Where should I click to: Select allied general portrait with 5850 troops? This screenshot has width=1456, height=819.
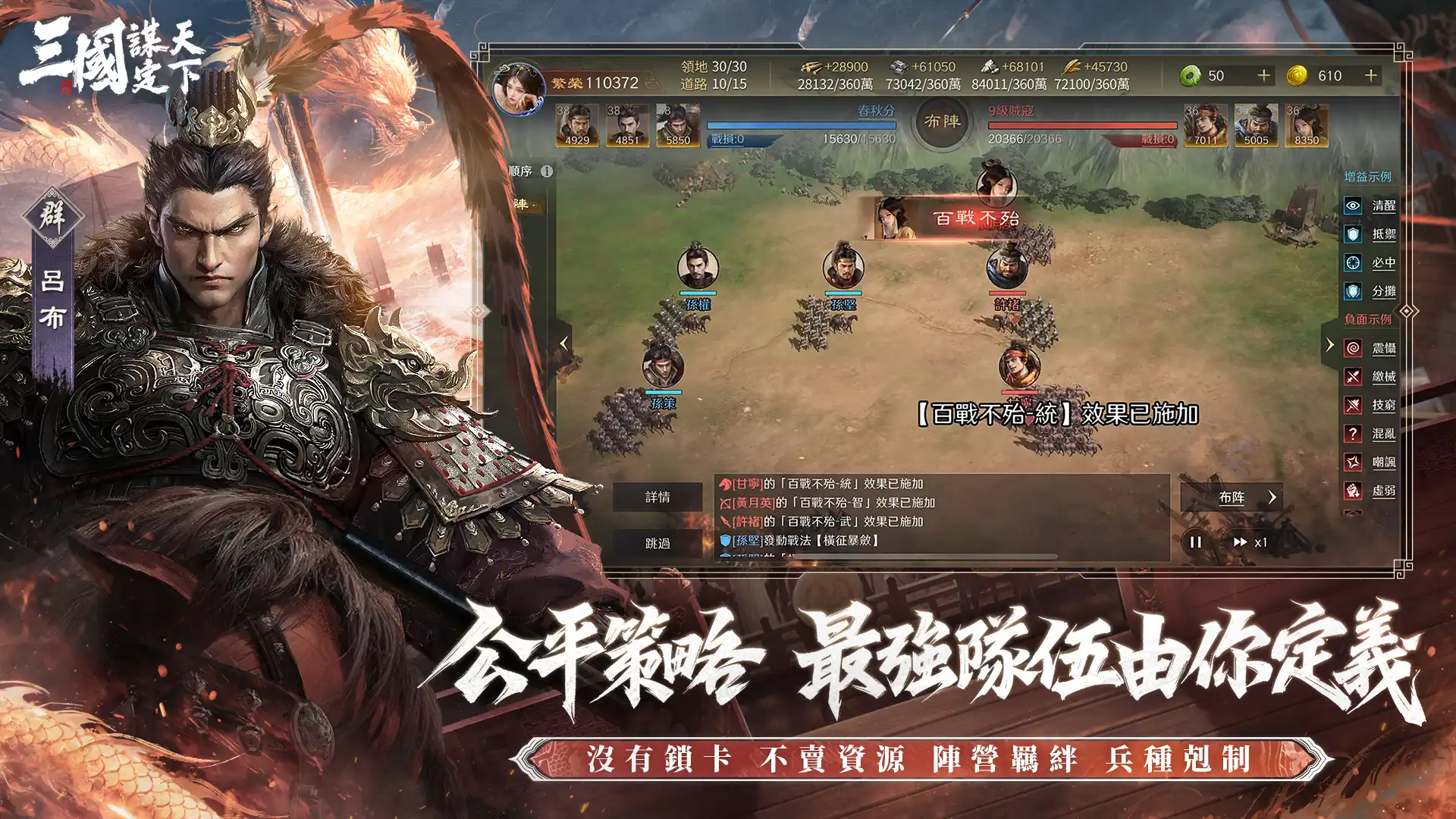(678, 125)
